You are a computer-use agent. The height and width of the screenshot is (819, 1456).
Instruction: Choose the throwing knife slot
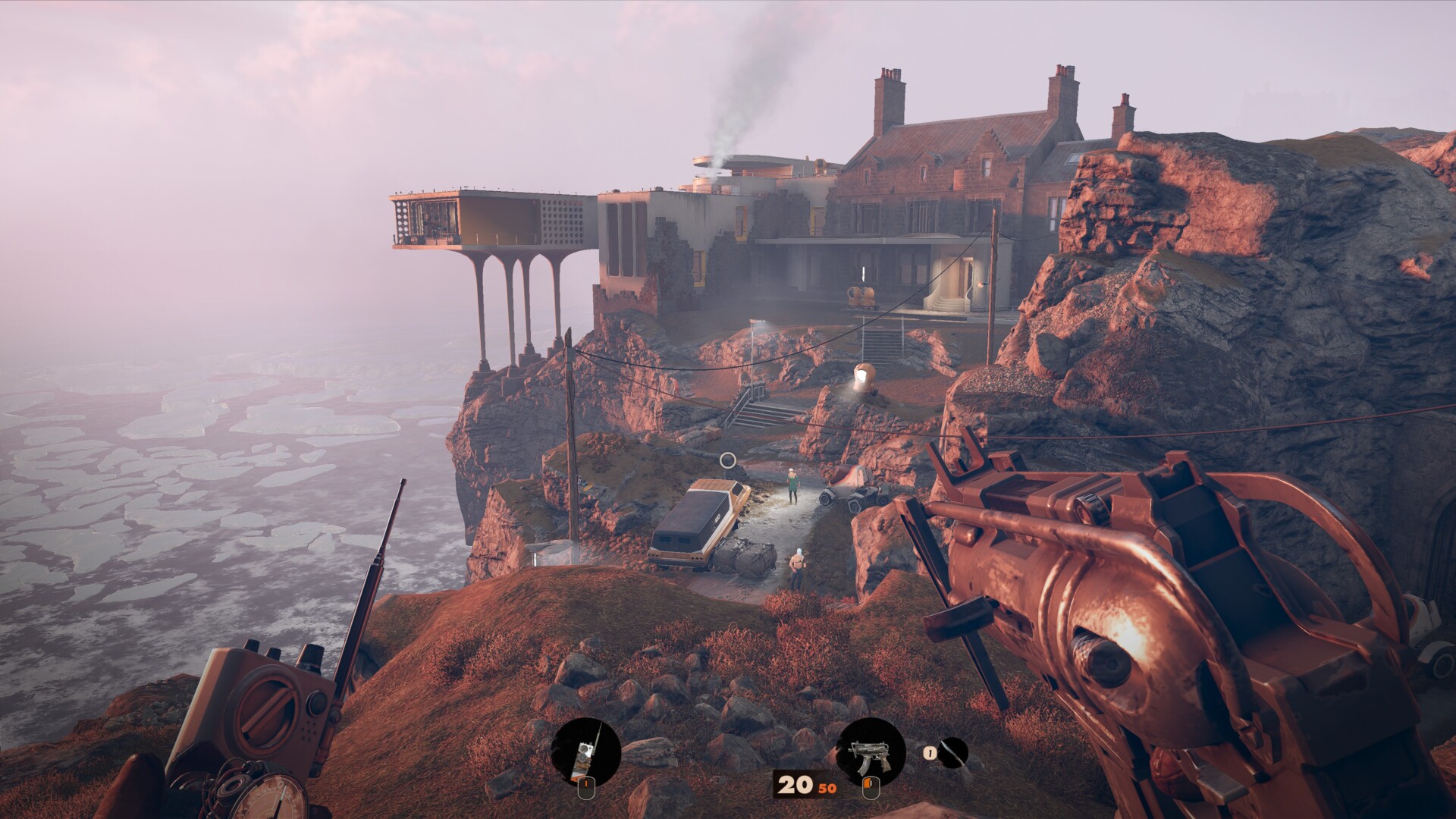pos(953,753)
